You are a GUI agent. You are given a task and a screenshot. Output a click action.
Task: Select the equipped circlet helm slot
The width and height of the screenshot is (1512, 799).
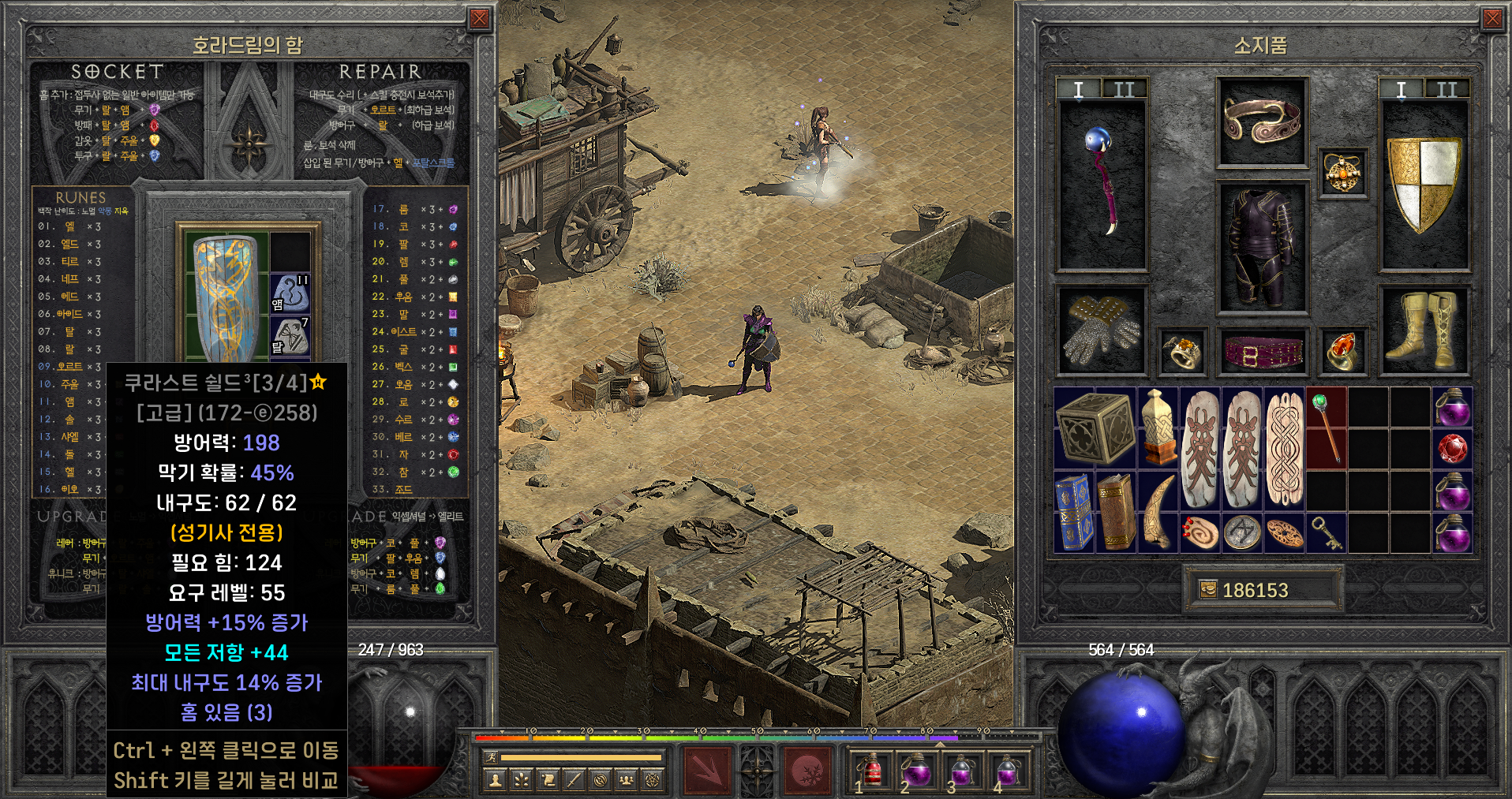1262,121
